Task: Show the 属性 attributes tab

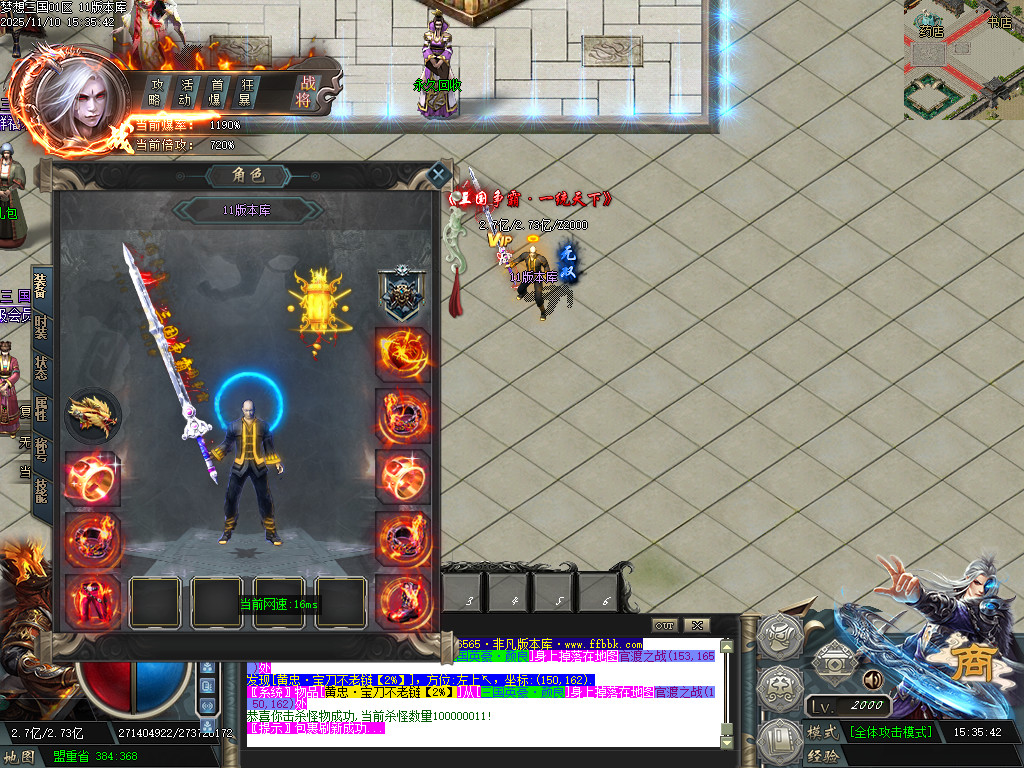Action: 41,407
